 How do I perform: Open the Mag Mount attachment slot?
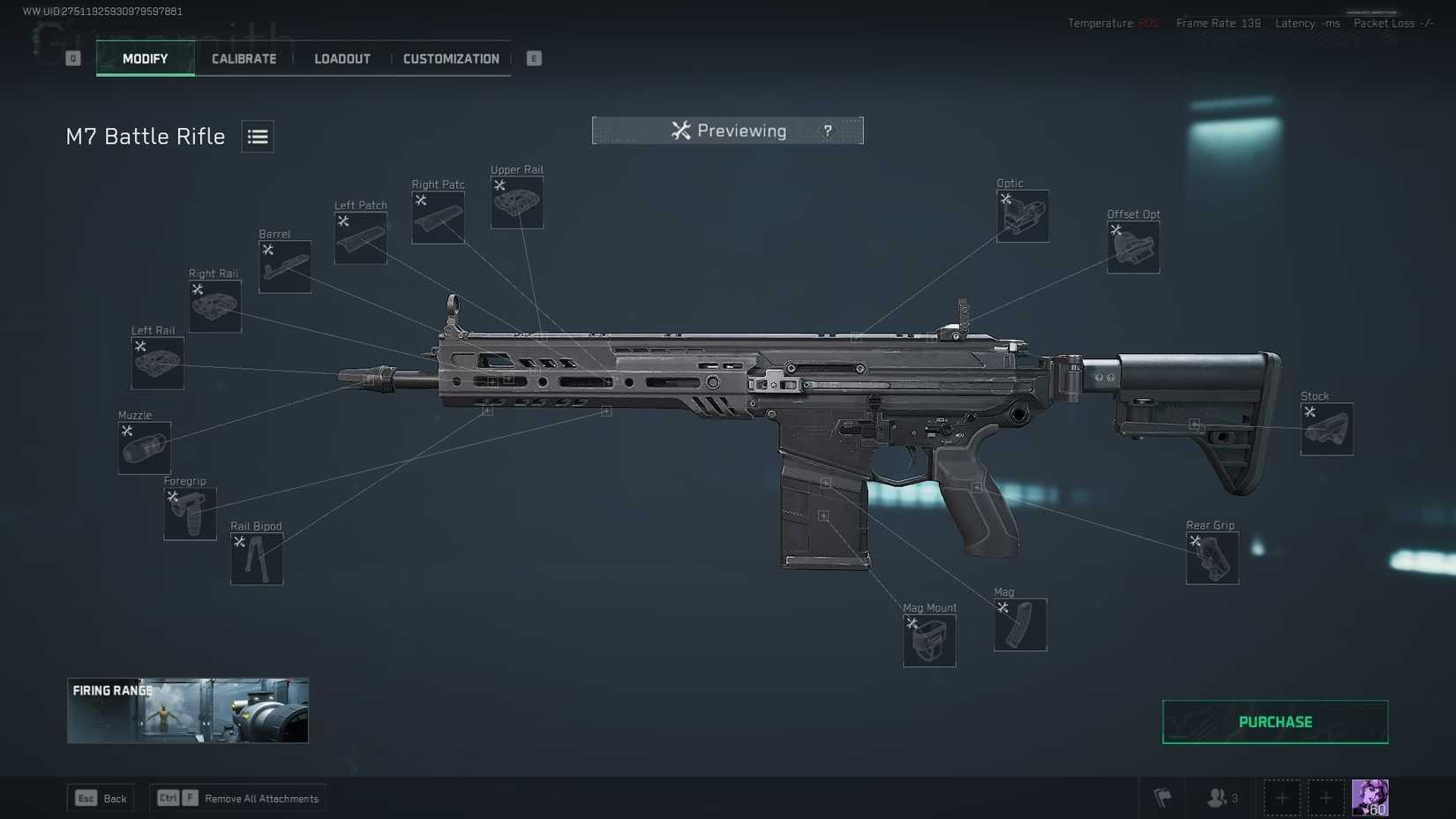[928, 641]
